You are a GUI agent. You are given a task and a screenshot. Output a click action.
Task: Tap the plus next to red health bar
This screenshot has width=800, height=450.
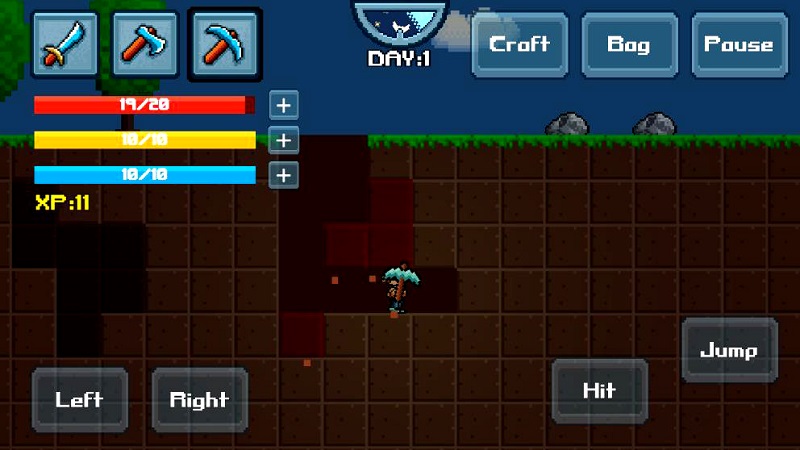click(x=284, y=105)
